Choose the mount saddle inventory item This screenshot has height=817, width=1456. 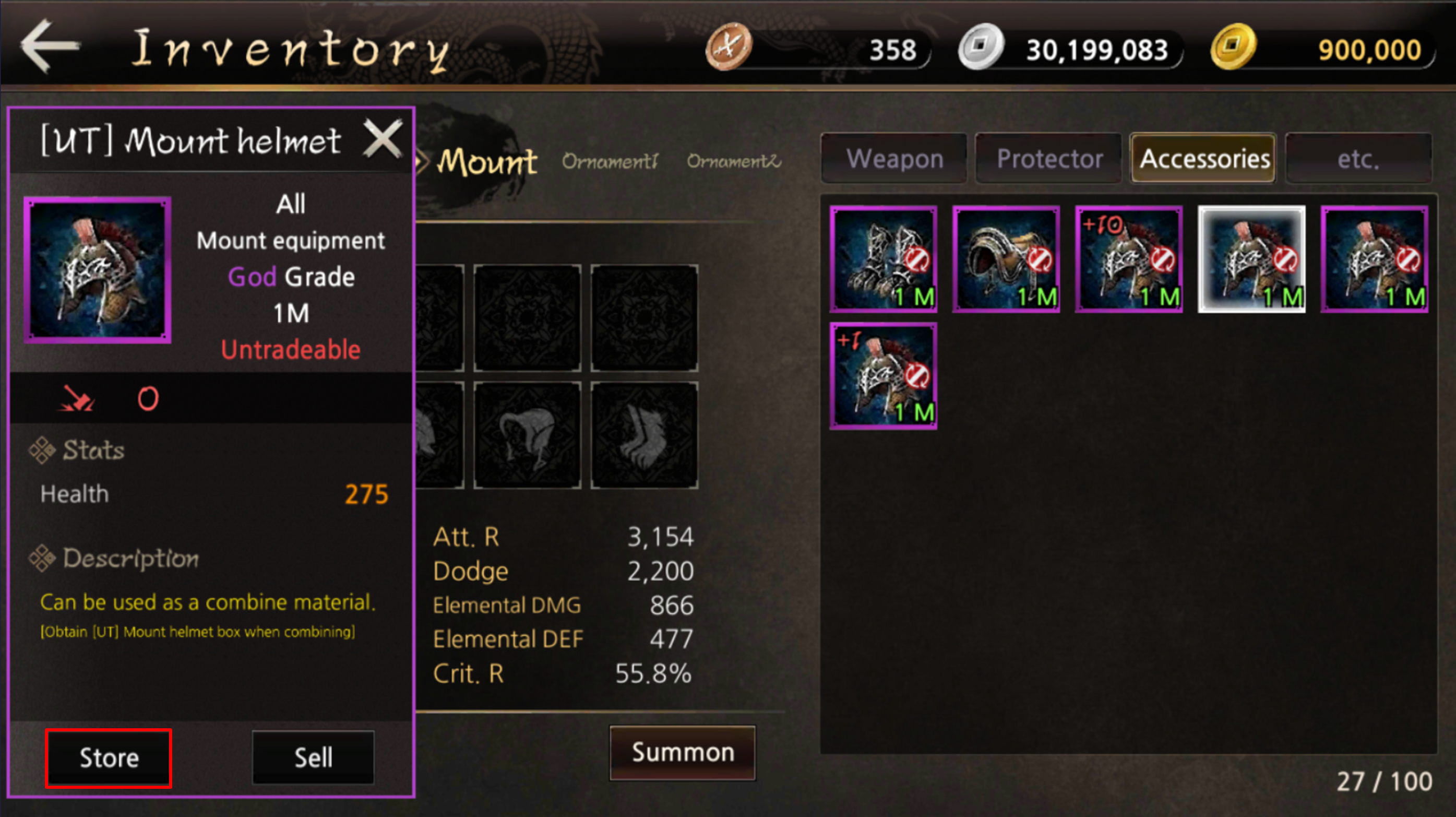pos(1006,259)
